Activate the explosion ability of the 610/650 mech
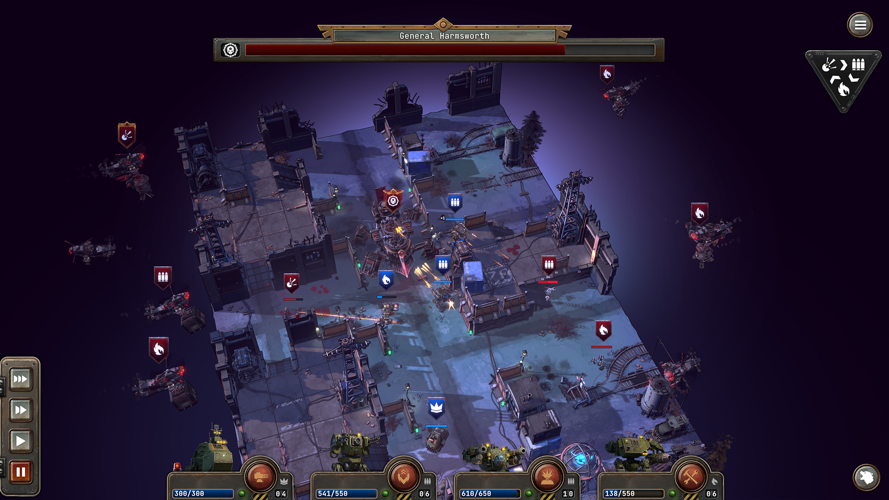 546,475
